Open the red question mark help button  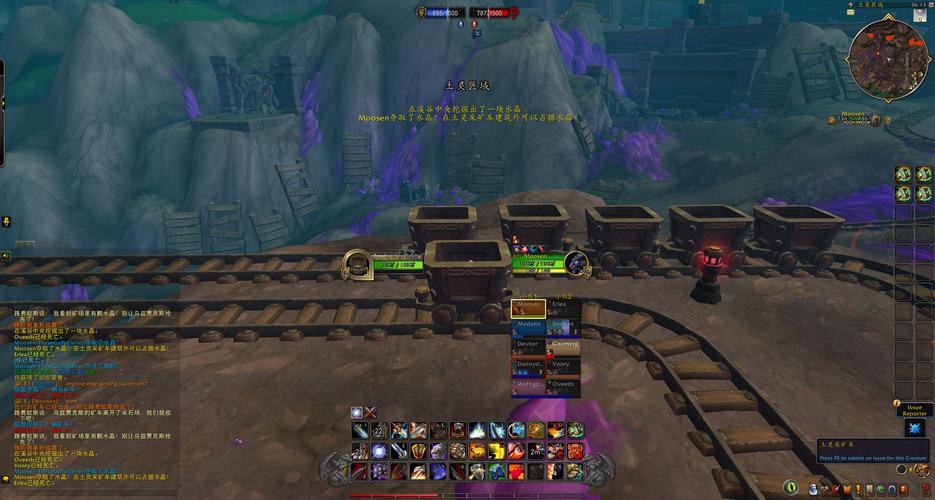923,488
